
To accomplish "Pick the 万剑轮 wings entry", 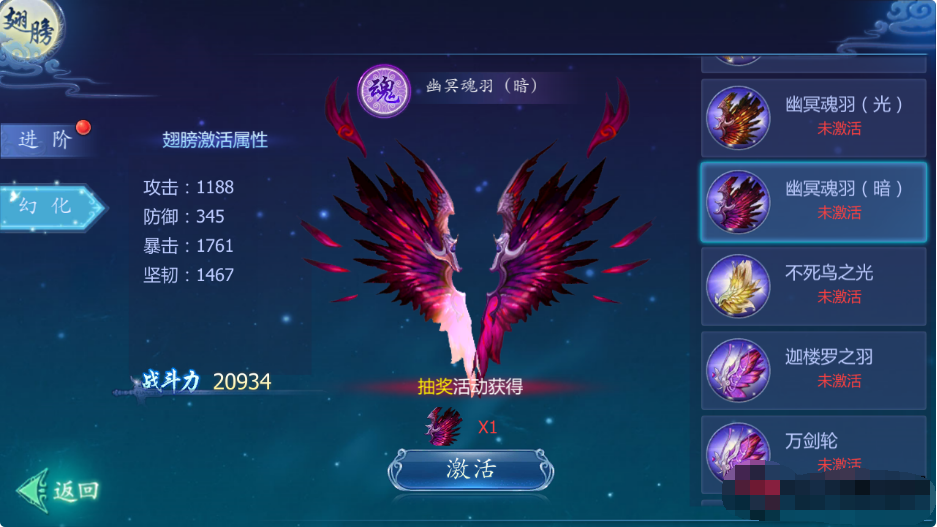I will [x=813, y=451].
